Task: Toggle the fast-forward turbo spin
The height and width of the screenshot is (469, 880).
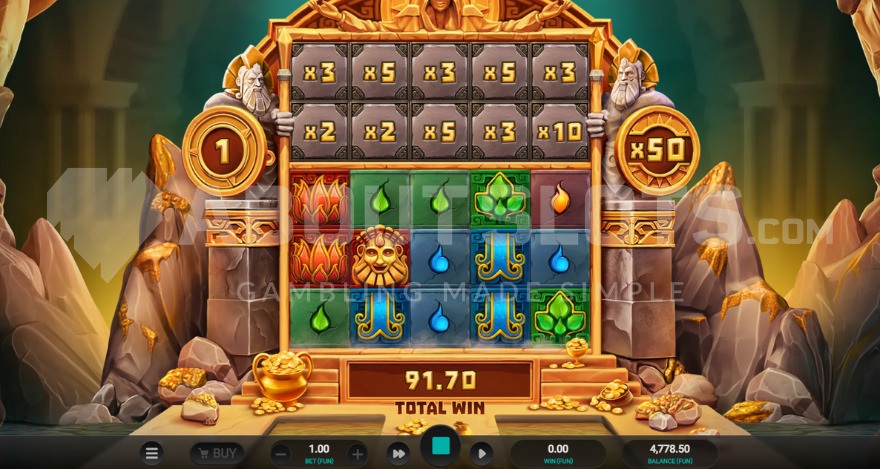Action: coord(398,453)
